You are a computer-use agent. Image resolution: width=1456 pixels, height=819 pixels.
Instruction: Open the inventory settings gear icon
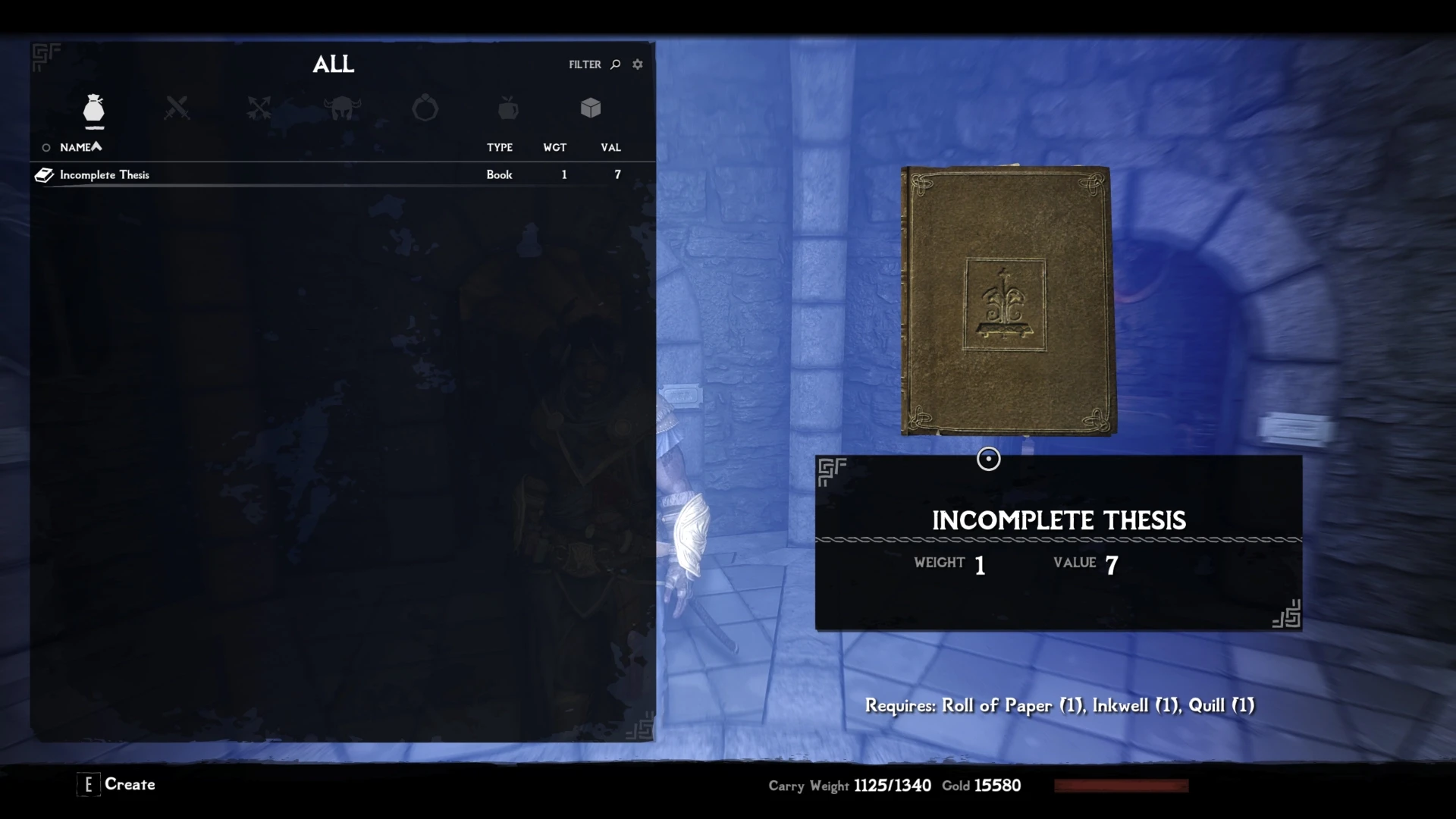pos(638,64)
